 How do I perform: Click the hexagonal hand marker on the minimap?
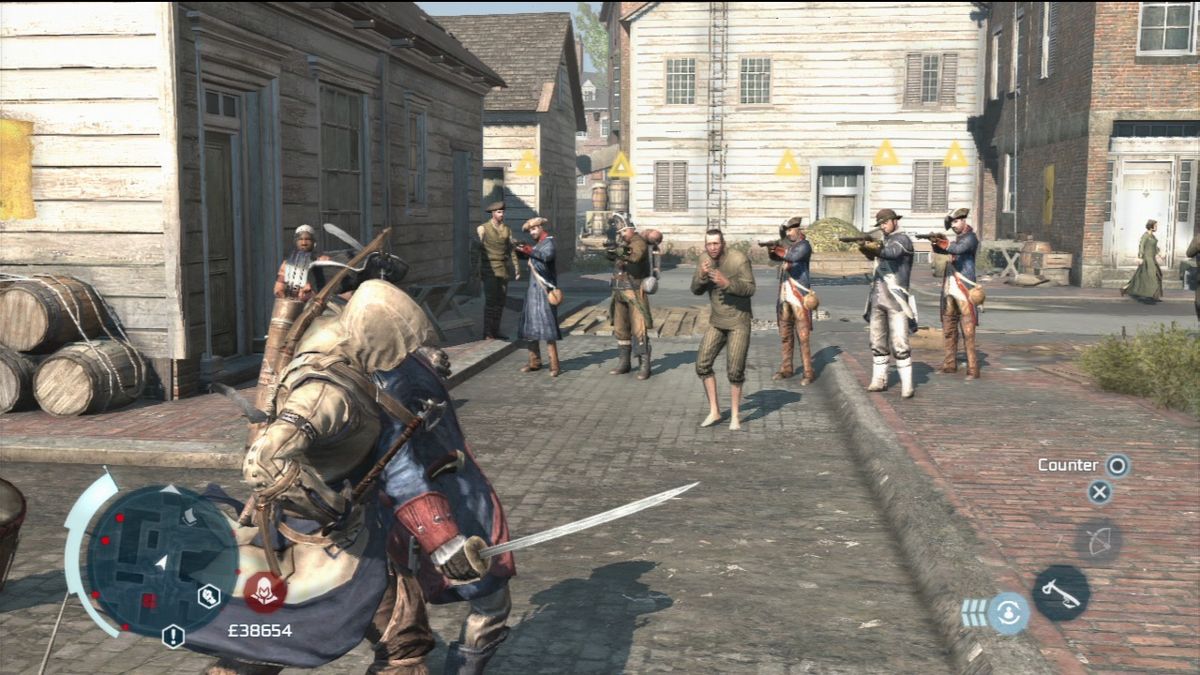point(209,596)
